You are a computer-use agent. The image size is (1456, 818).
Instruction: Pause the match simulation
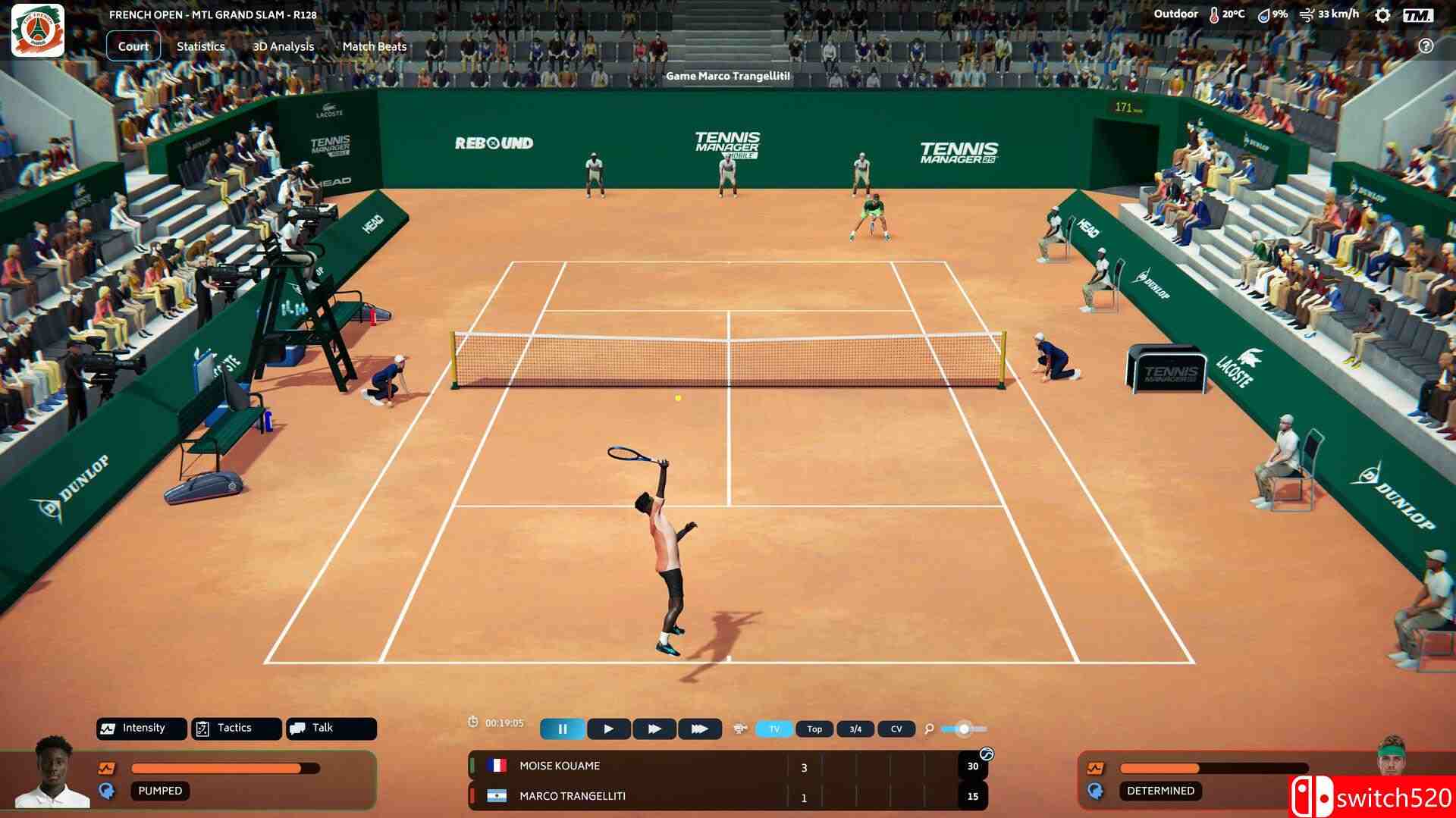pos(563,729)
